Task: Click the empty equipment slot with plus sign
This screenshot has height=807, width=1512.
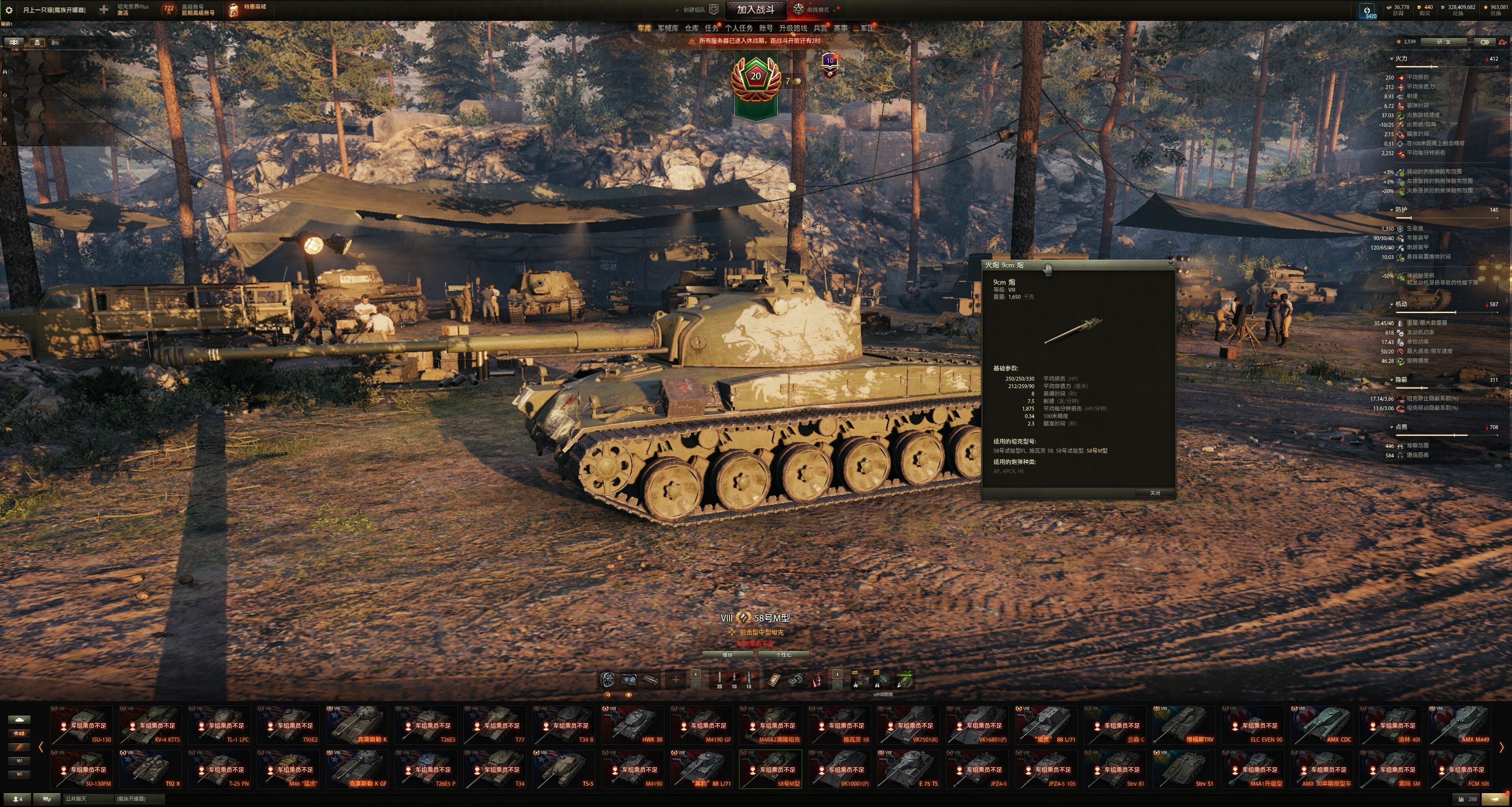Action: (x=676, y=680)
